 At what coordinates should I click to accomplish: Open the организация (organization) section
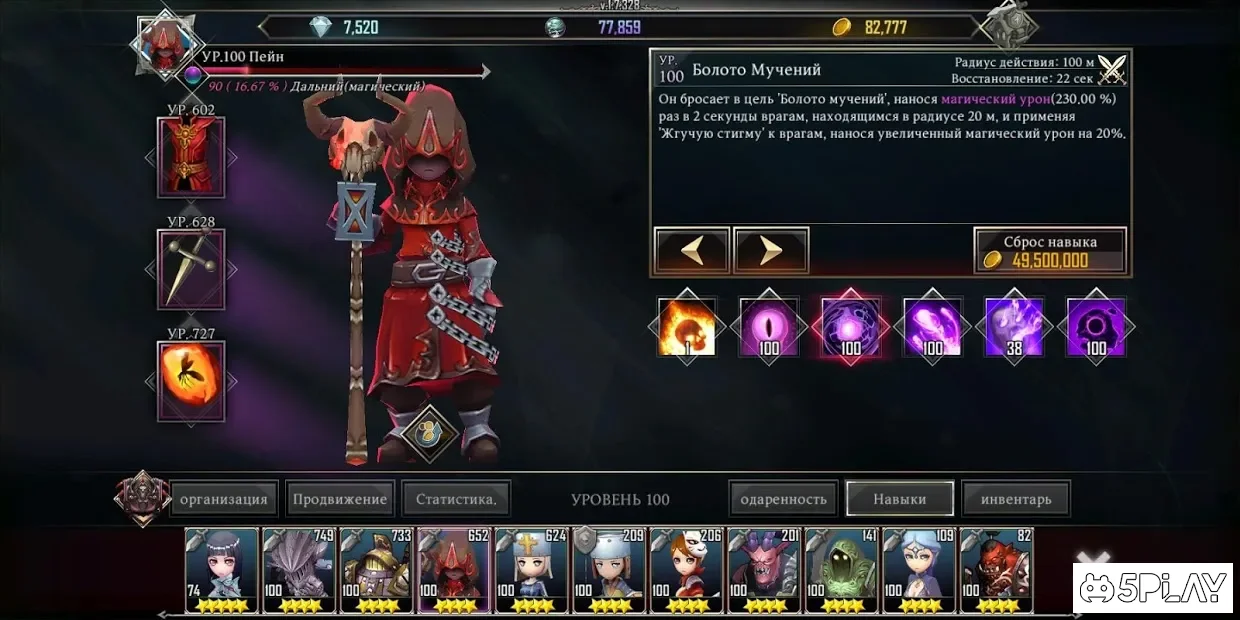coord(223,499)
